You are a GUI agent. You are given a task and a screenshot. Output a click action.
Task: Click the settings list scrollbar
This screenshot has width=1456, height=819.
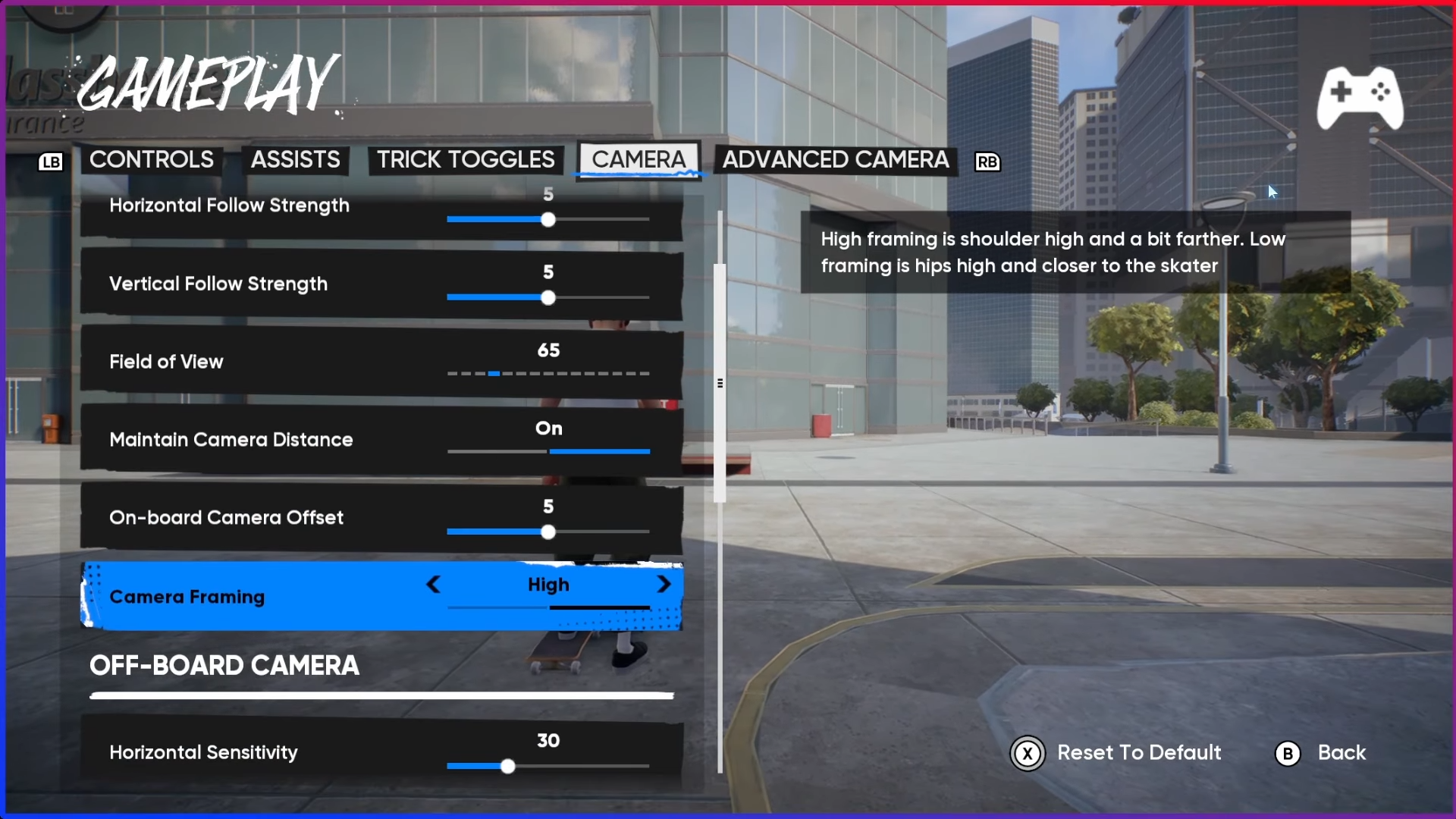pos(720,383)
